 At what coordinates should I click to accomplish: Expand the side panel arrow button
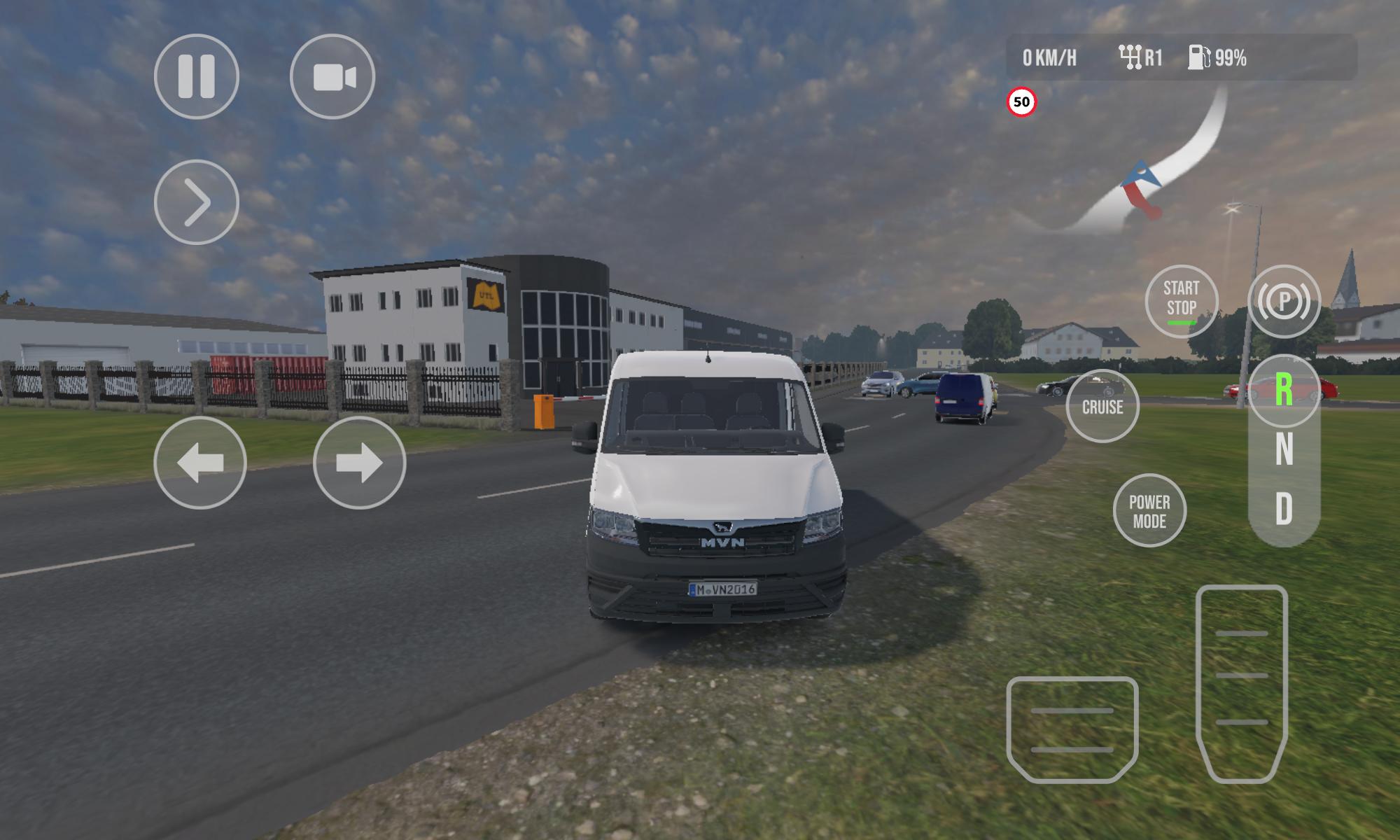(196, 202)
